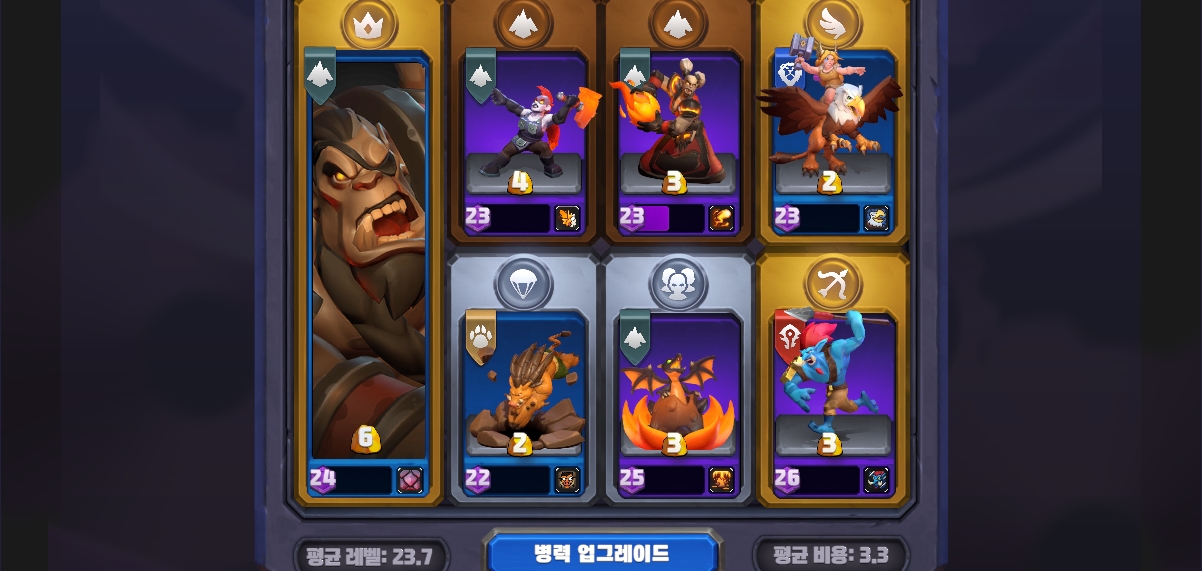Viewport: 1202px width, 571px height.
Task: Select the blue troll spear thrower card
Action: pos(832,385)
